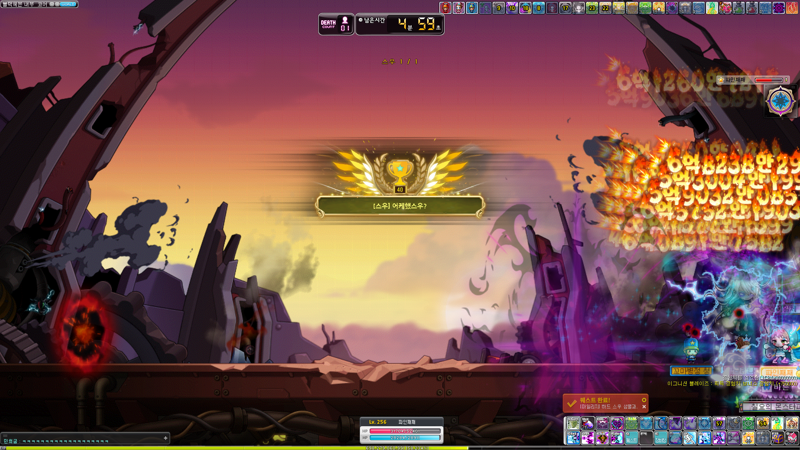The width and height of the screenshot is (800, 450).
Task: Click the chat input box
Action: (x=80, y=439)
